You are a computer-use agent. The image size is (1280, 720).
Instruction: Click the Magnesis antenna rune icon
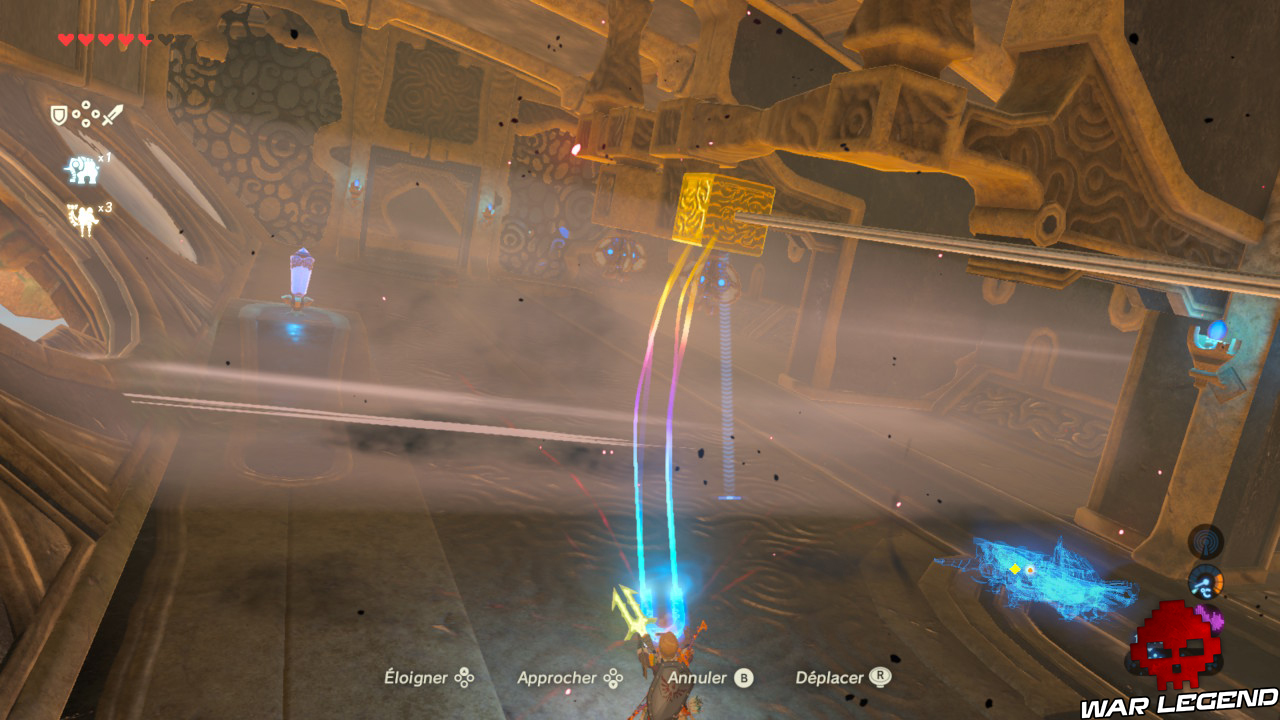[x=1206, y=542]
